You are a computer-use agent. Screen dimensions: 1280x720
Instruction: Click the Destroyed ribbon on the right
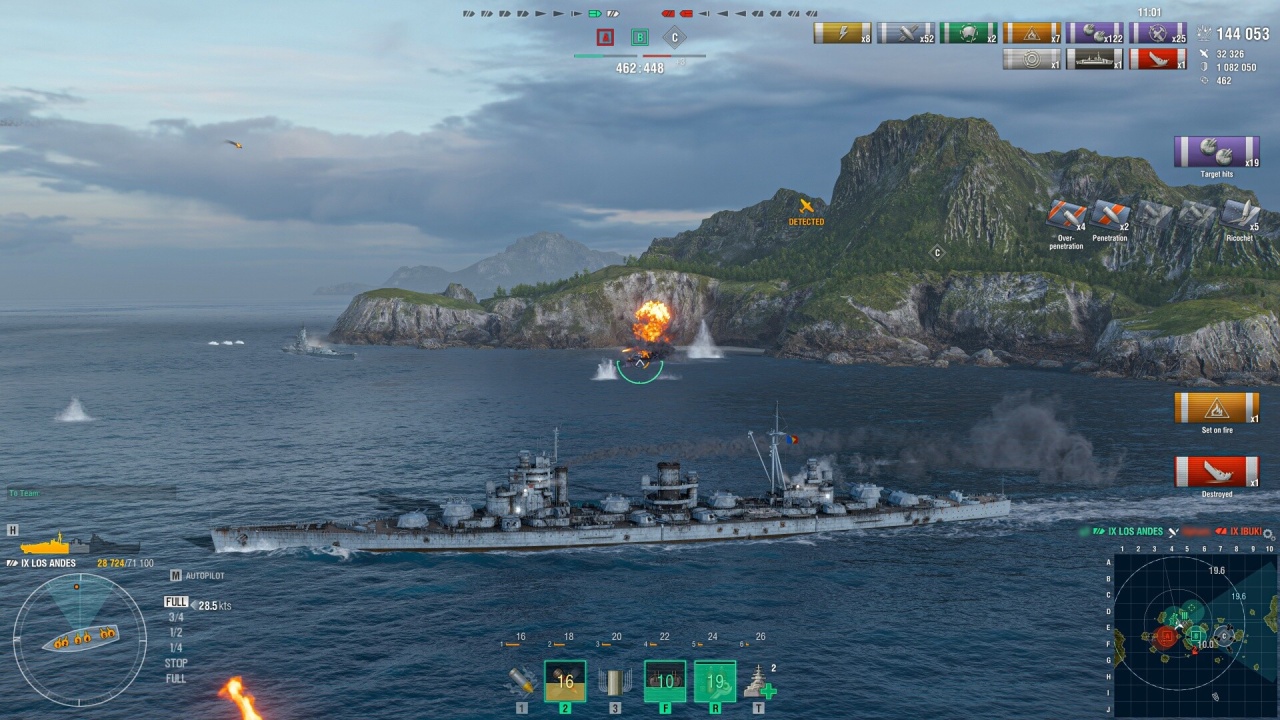(x=1216, y=472)
